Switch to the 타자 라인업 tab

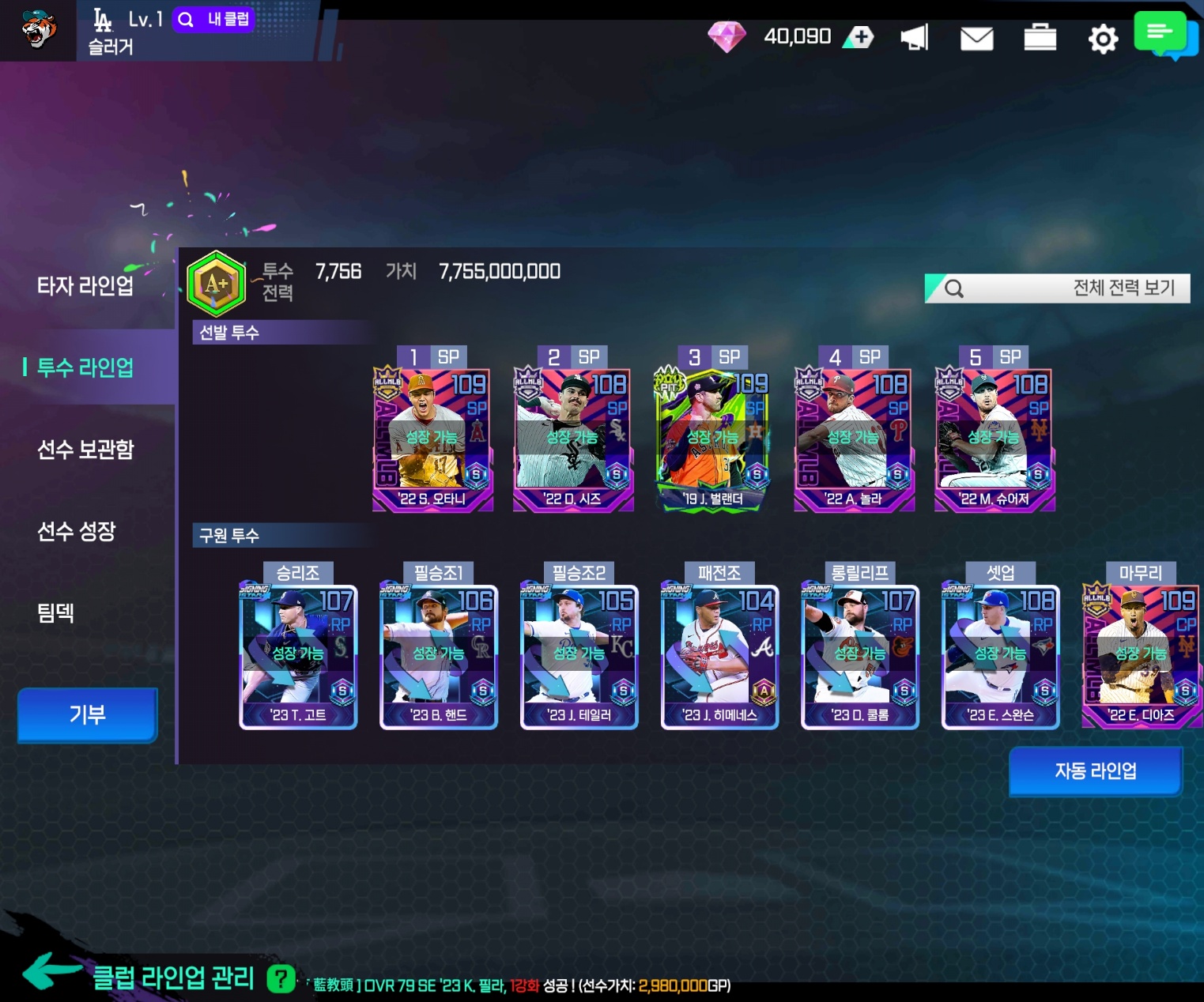(x=85, y=286)
